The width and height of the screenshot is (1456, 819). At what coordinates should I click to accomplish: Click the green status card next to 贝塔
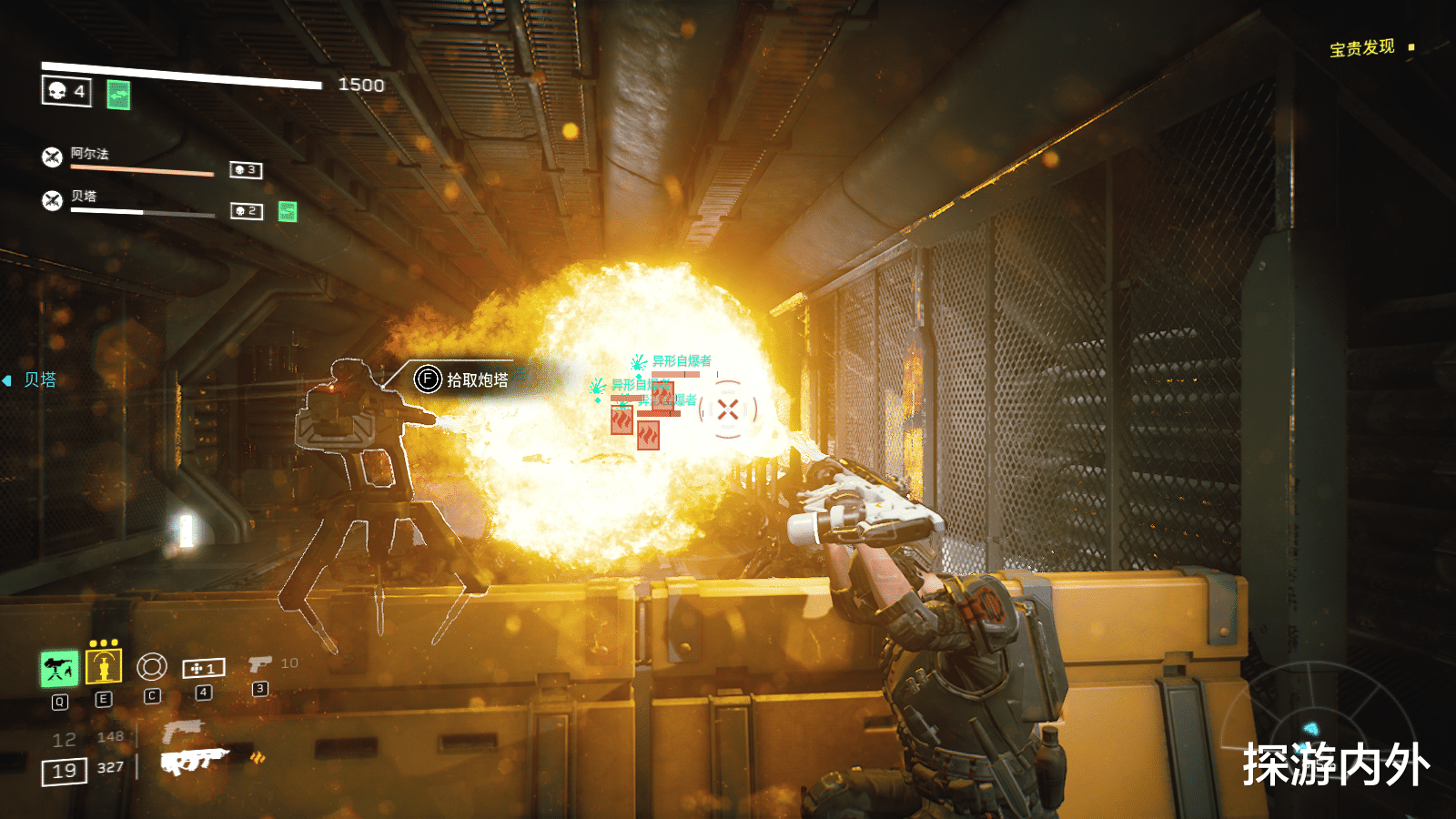click(288, 211)
